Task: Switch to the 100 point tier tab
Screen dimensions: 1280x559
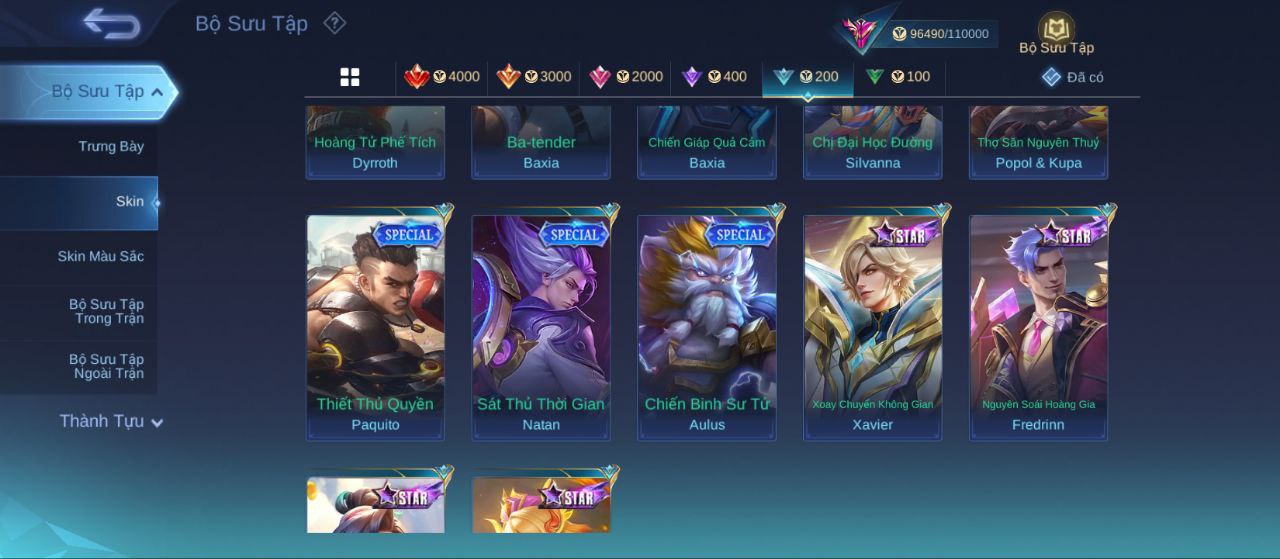Action: tap(898, 77)
